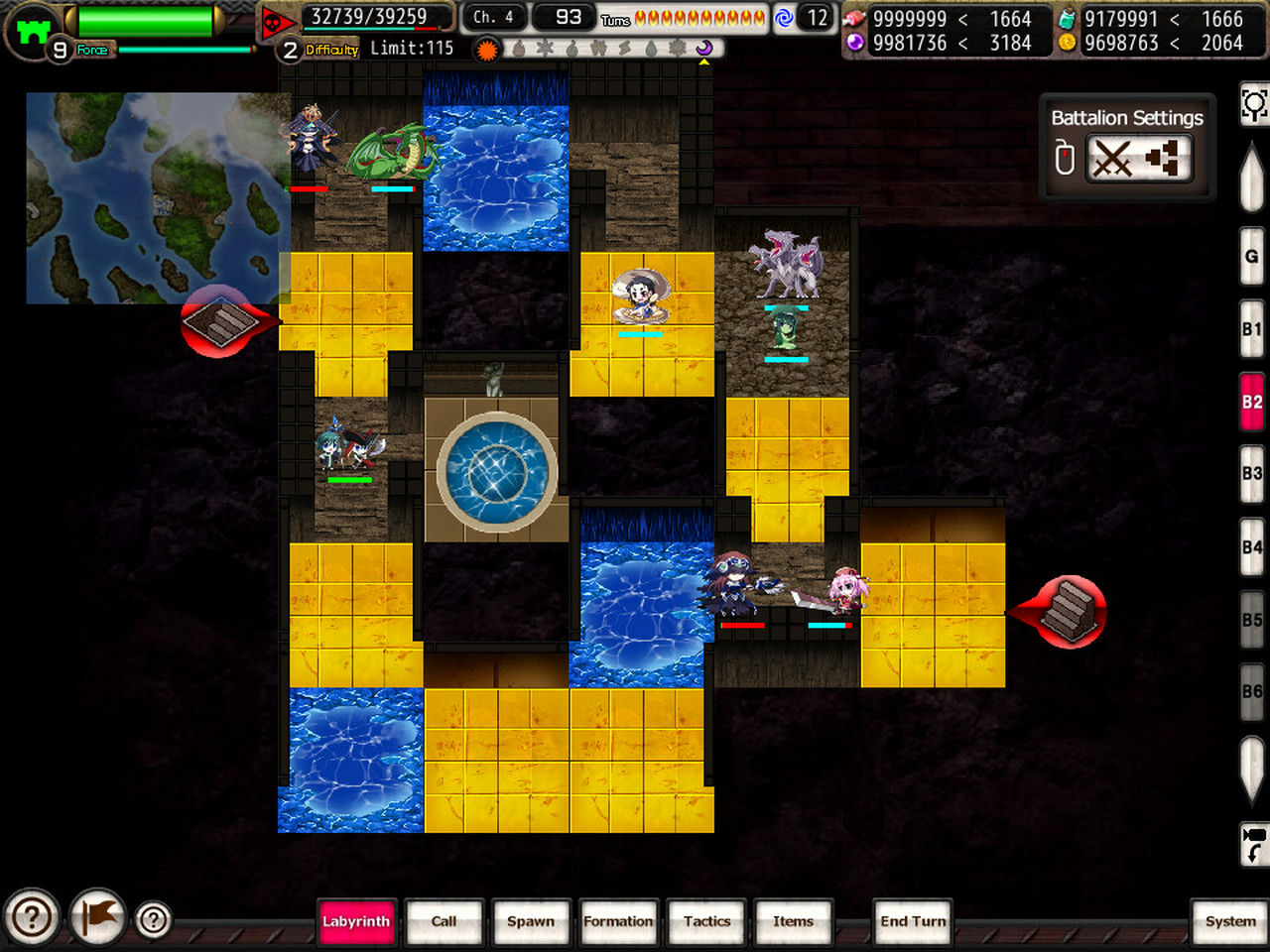The height and width of the screenshot is (952, 1270).
Task: Expand the Ch. 4 chapter selector
Action: pos(494,16)
